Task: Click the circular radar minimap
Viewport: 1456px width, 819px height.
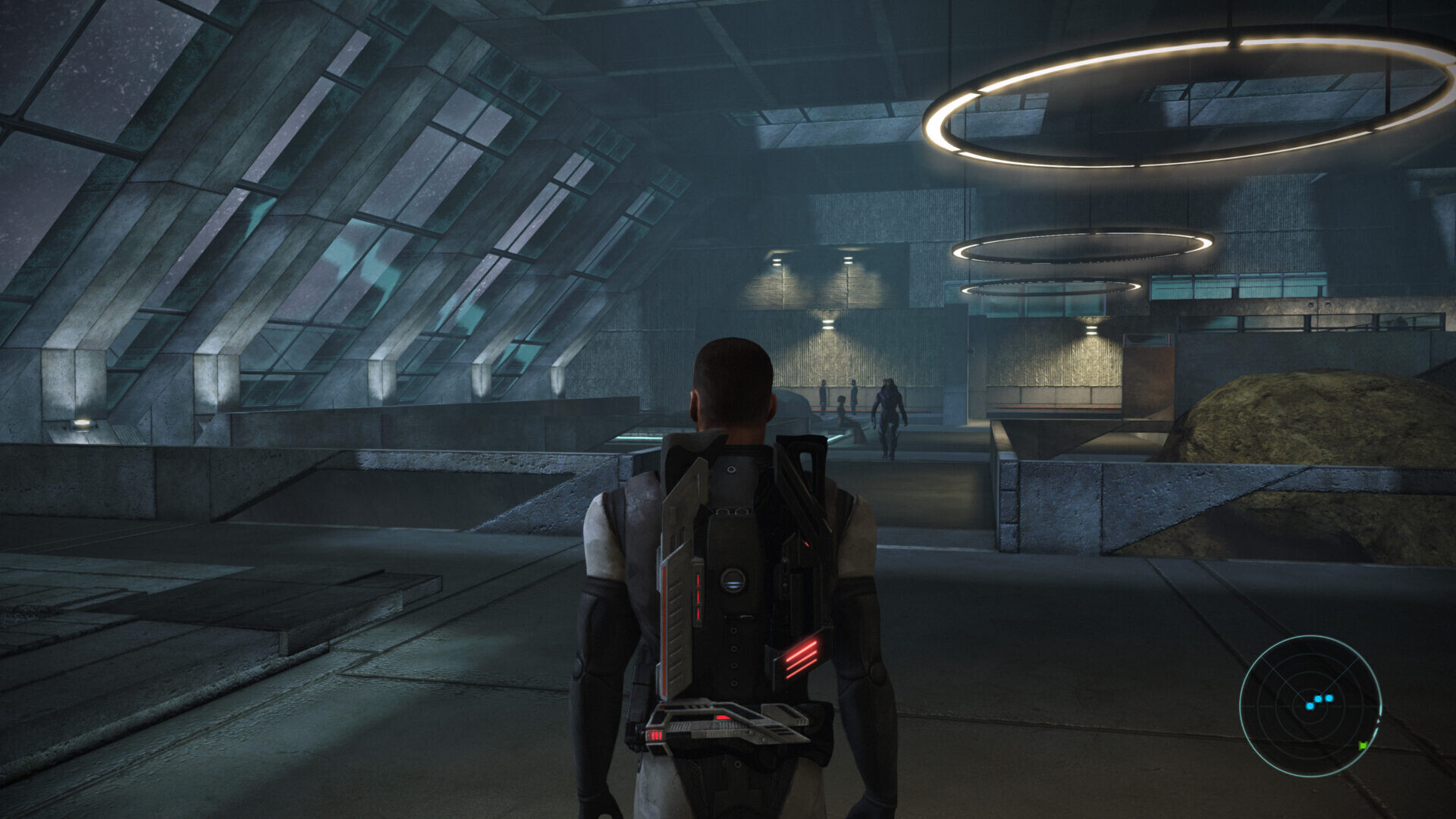Action: click(1310, 705)
